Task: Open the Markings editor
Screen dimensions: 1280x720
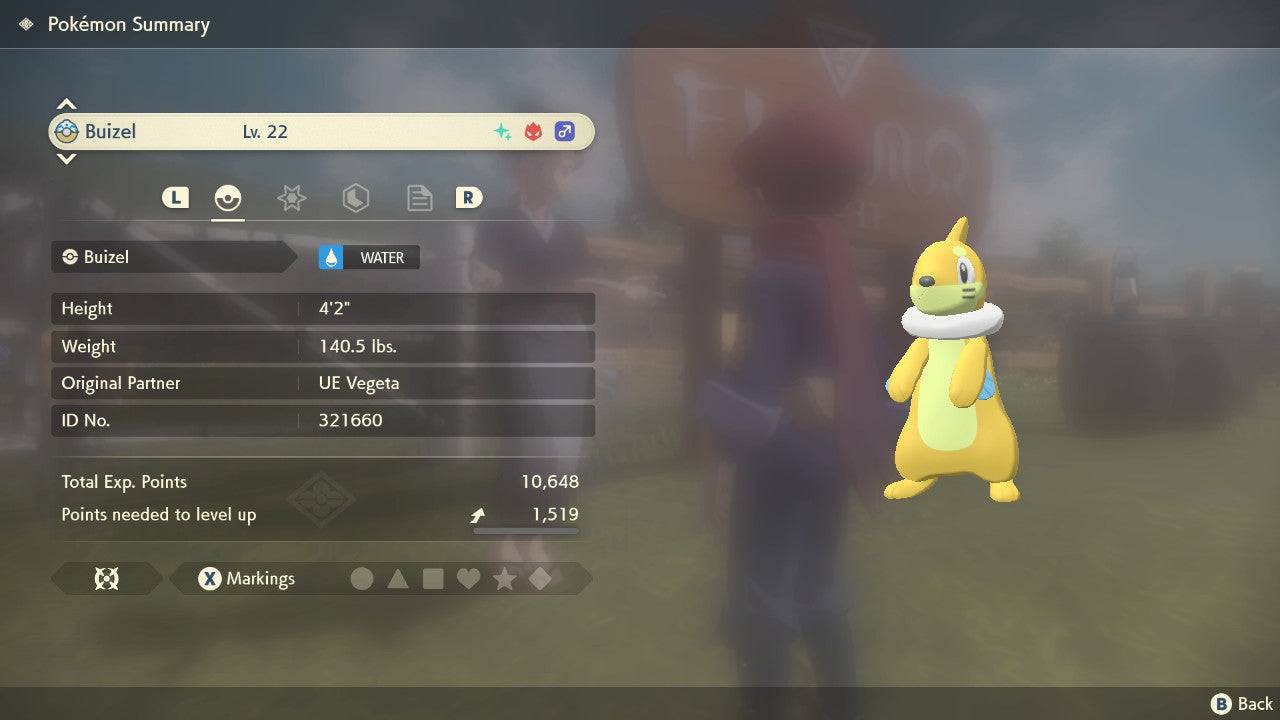Action: click(247, 578)
